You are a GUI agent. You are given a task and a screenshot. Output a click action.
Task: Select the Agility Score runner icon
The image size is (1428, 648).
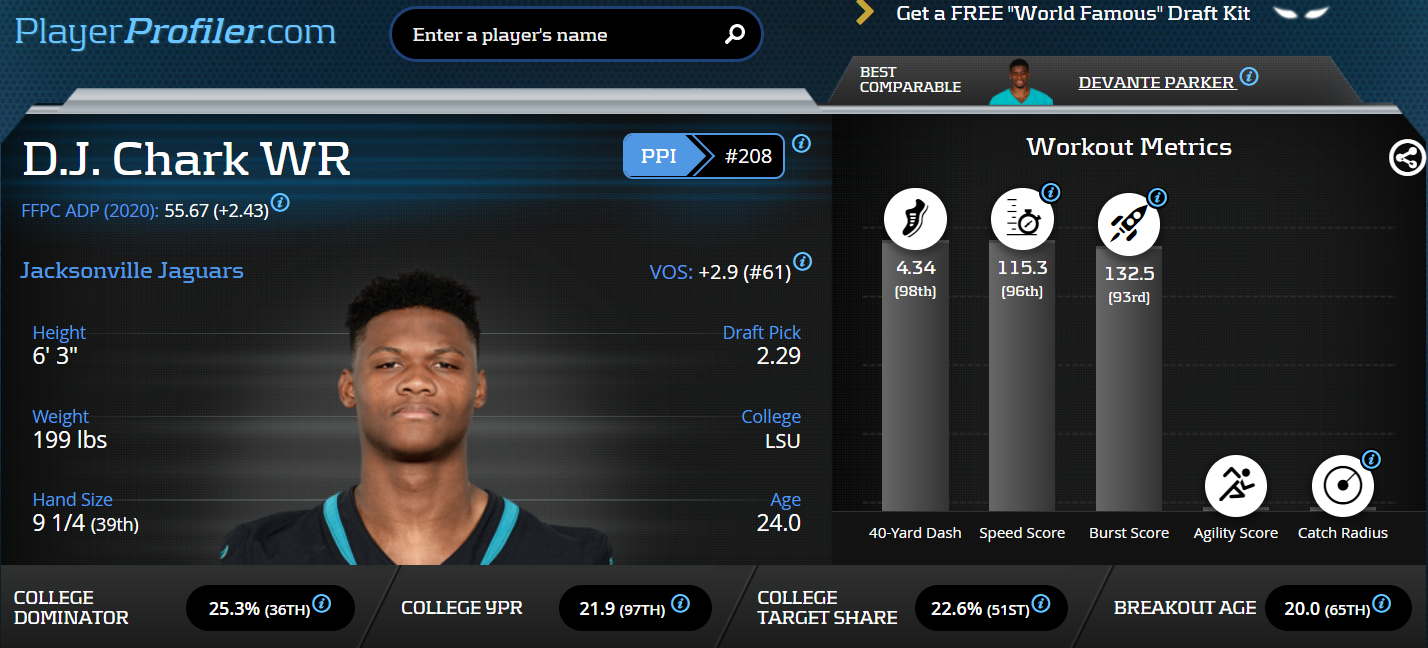1236,487
